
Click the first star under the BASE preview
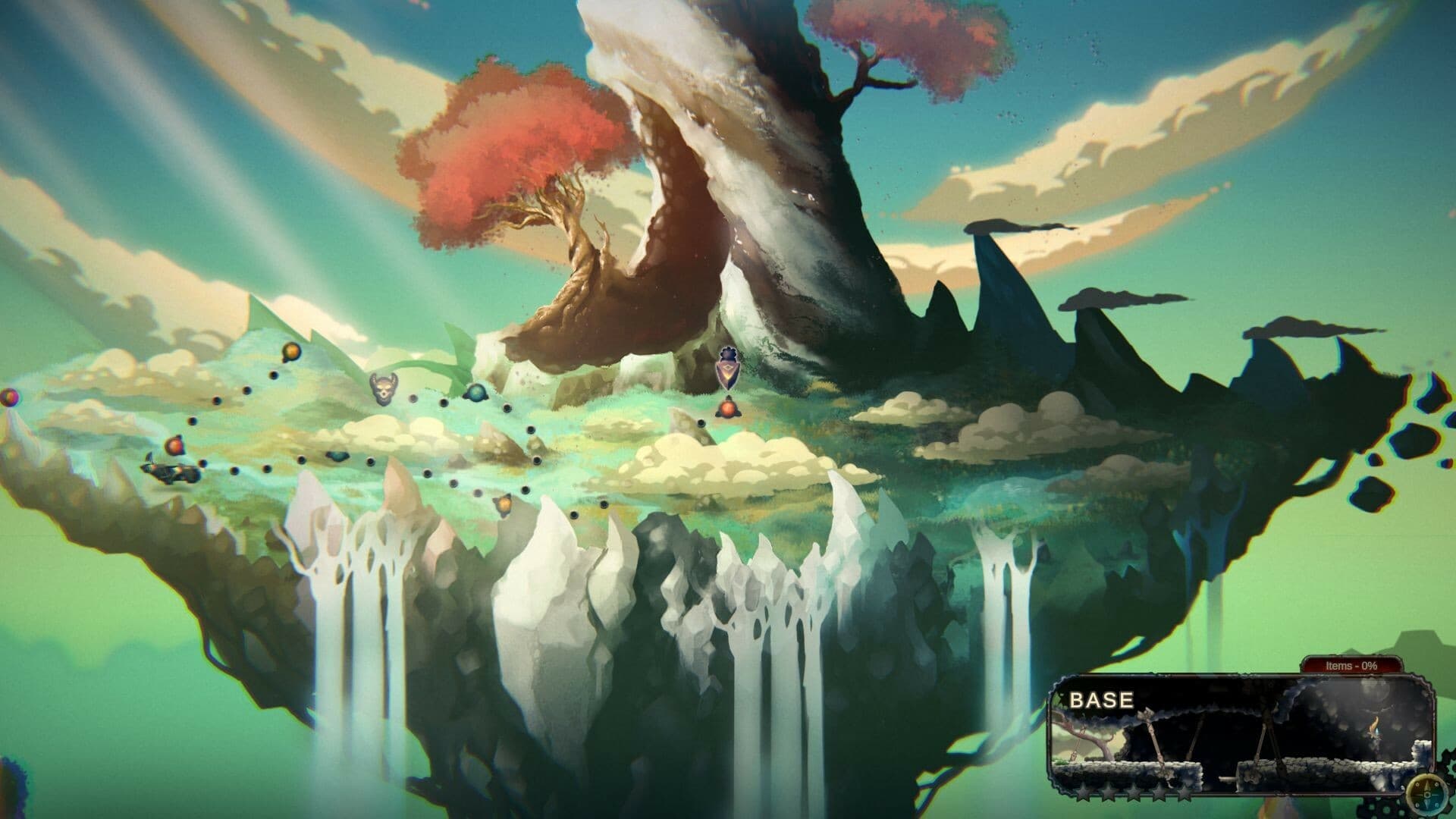point(1083,793)
